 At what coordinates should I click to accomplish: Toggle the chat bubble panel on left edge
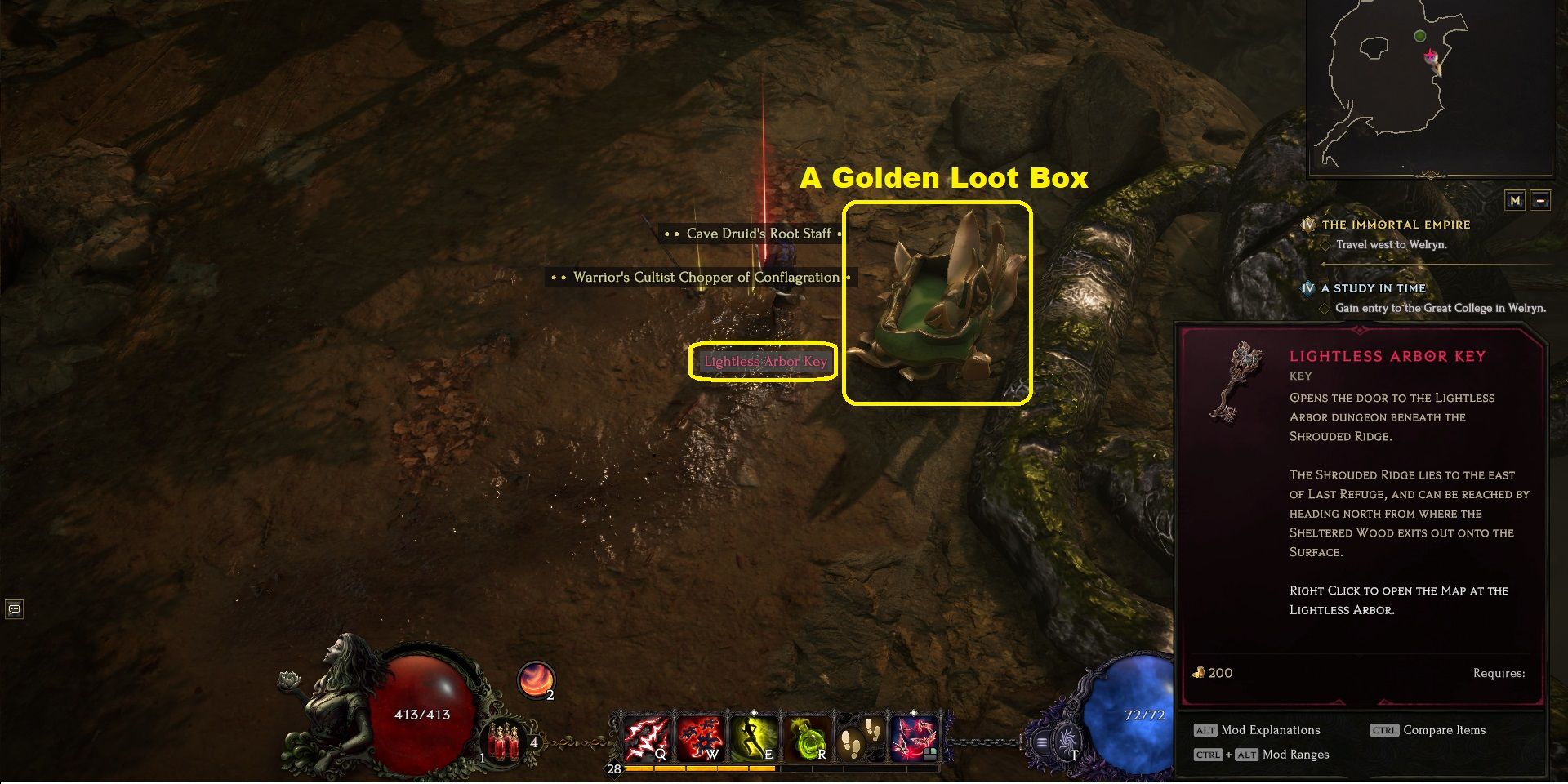pos(13,608)
